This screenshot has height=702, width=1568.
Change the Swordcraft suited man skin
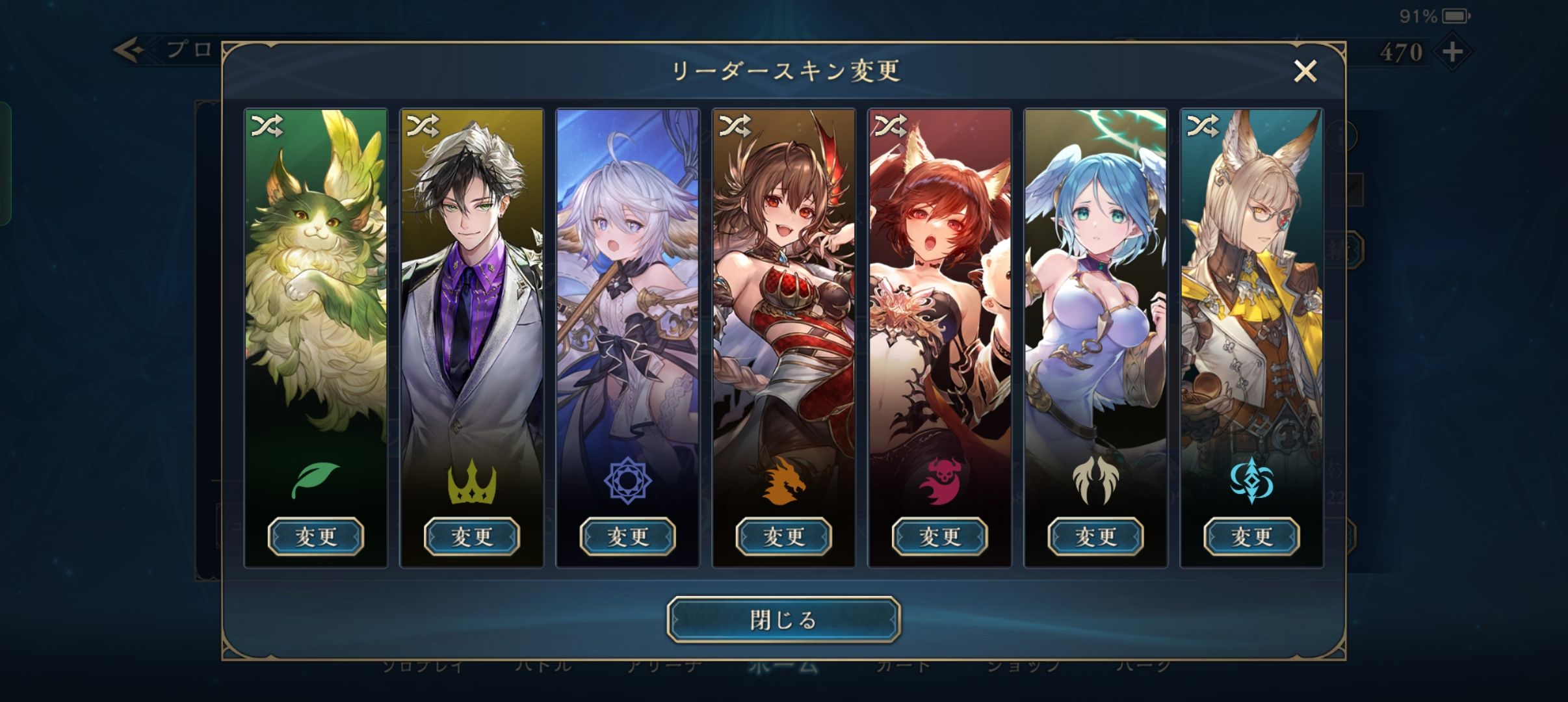(472, 536)
